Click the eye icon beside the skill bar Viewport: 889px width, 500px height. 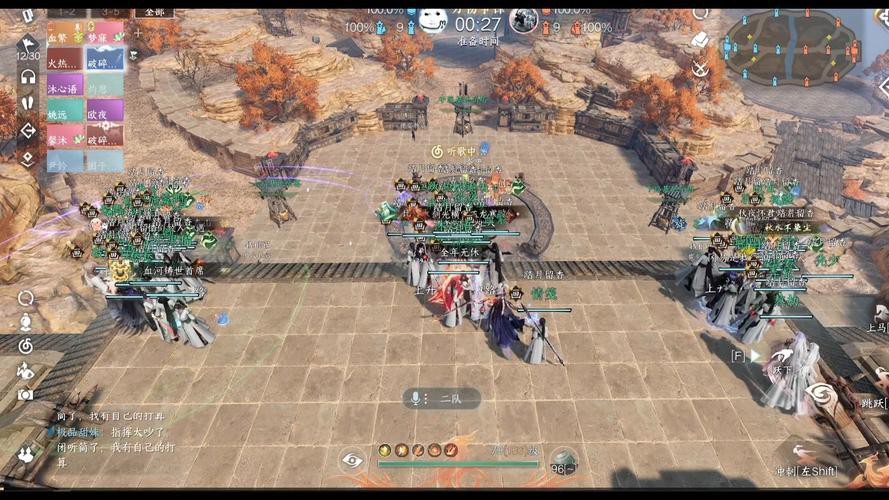pos(352,459)
